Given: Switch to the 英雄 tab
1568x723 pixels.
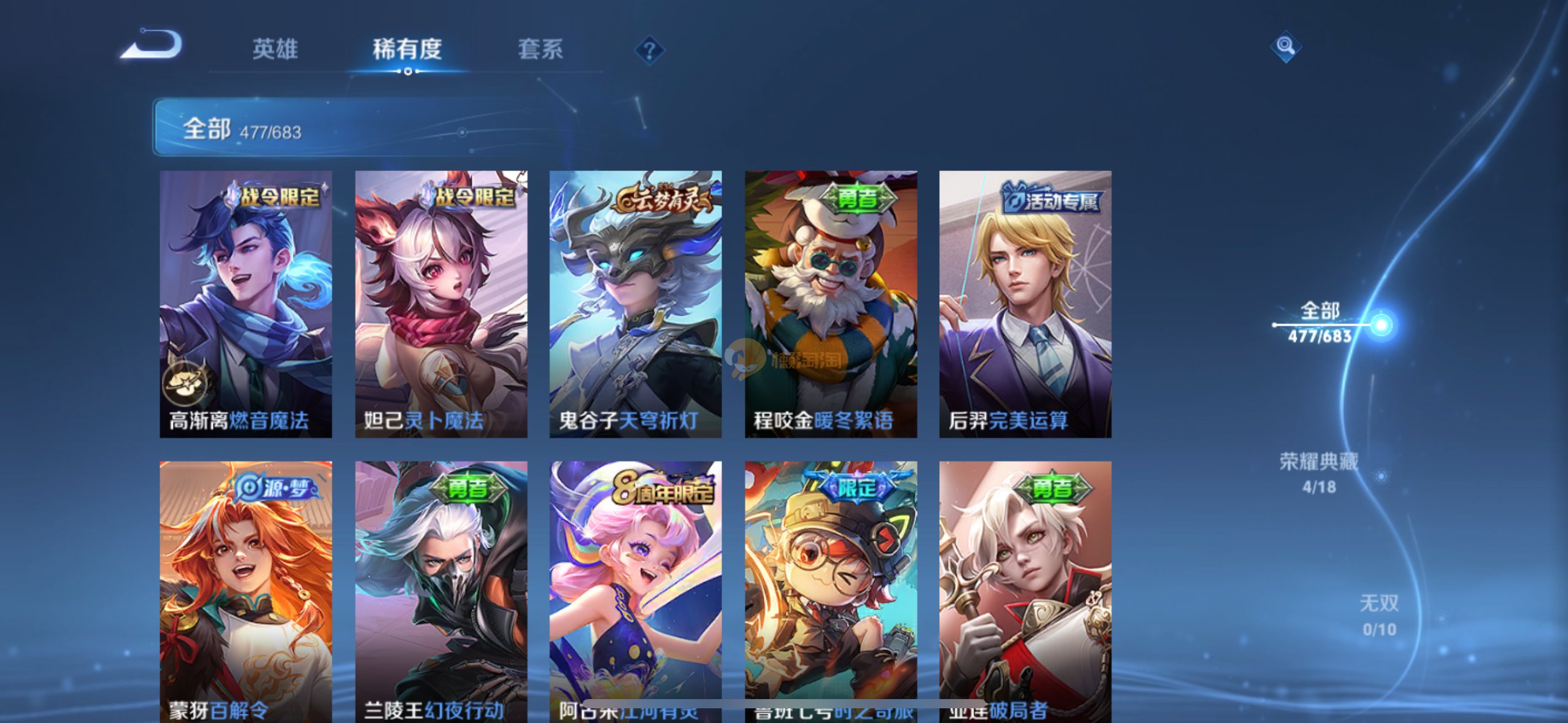Looking at the screenshot, I should click(275, 49).
